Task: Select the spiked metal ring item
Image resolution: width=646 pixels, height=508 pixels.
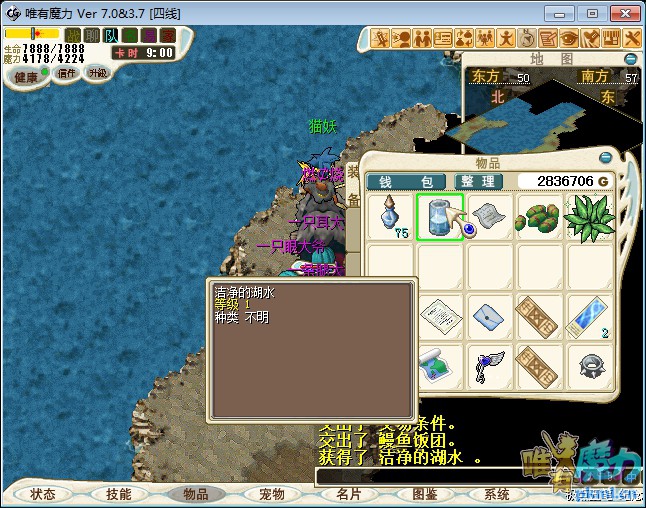Action: (x=590, y=366)
